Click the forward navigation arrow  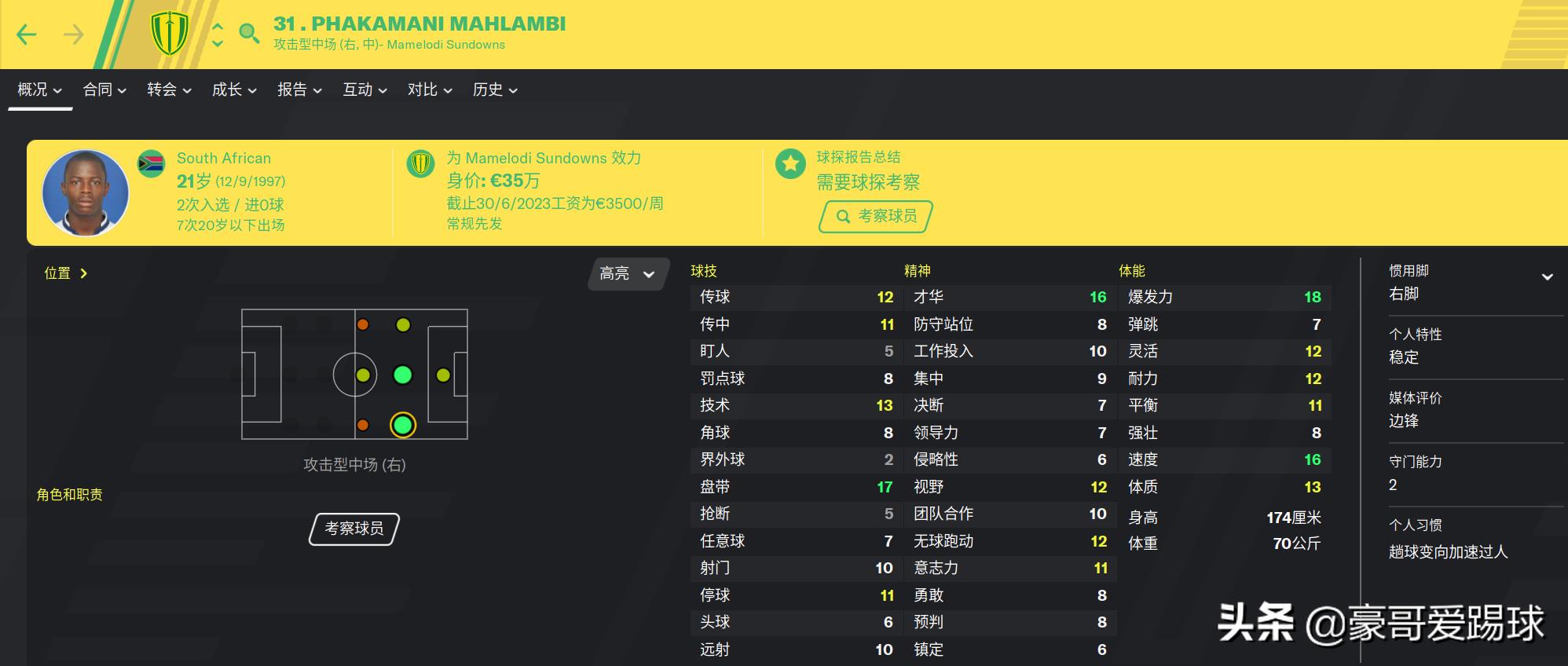click(72, 33)
